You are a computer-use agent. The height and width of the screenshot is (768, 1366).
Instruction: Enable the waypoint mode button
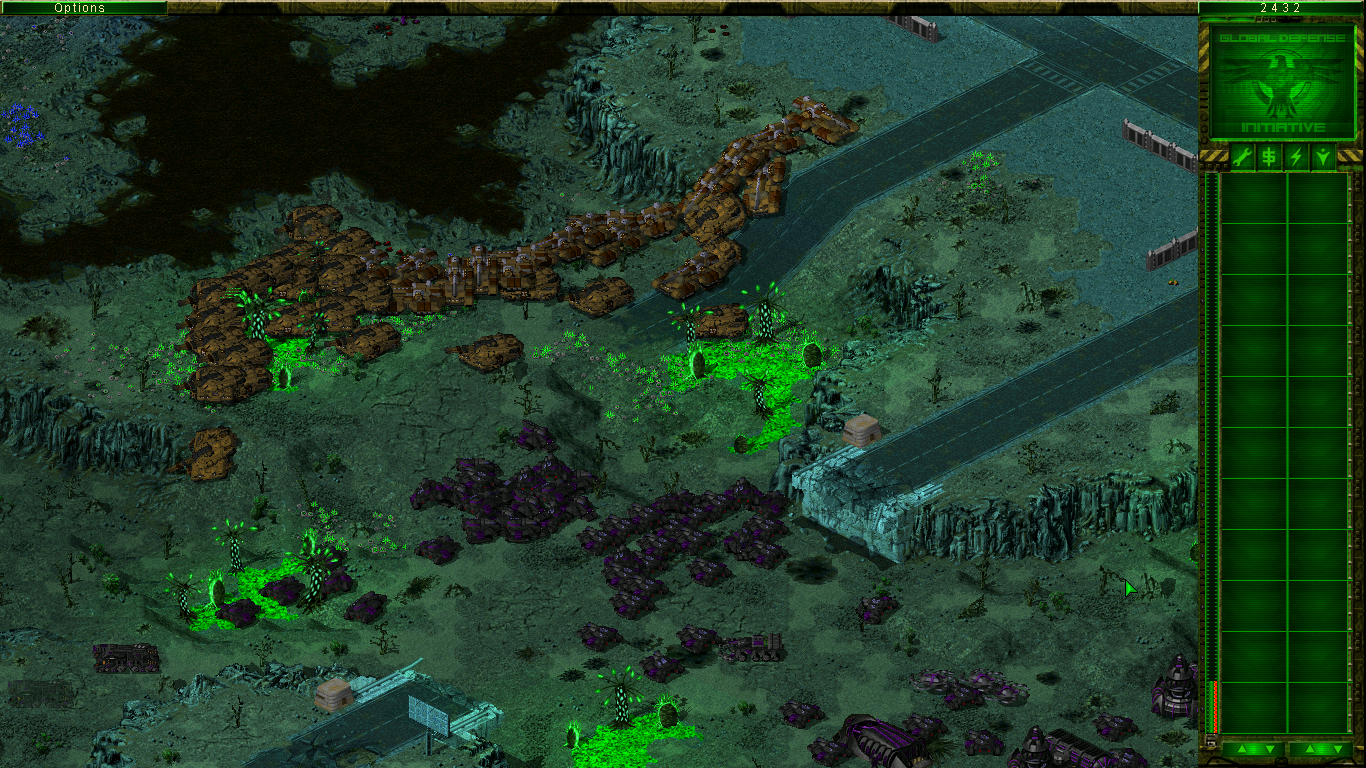coord(1323,156)
